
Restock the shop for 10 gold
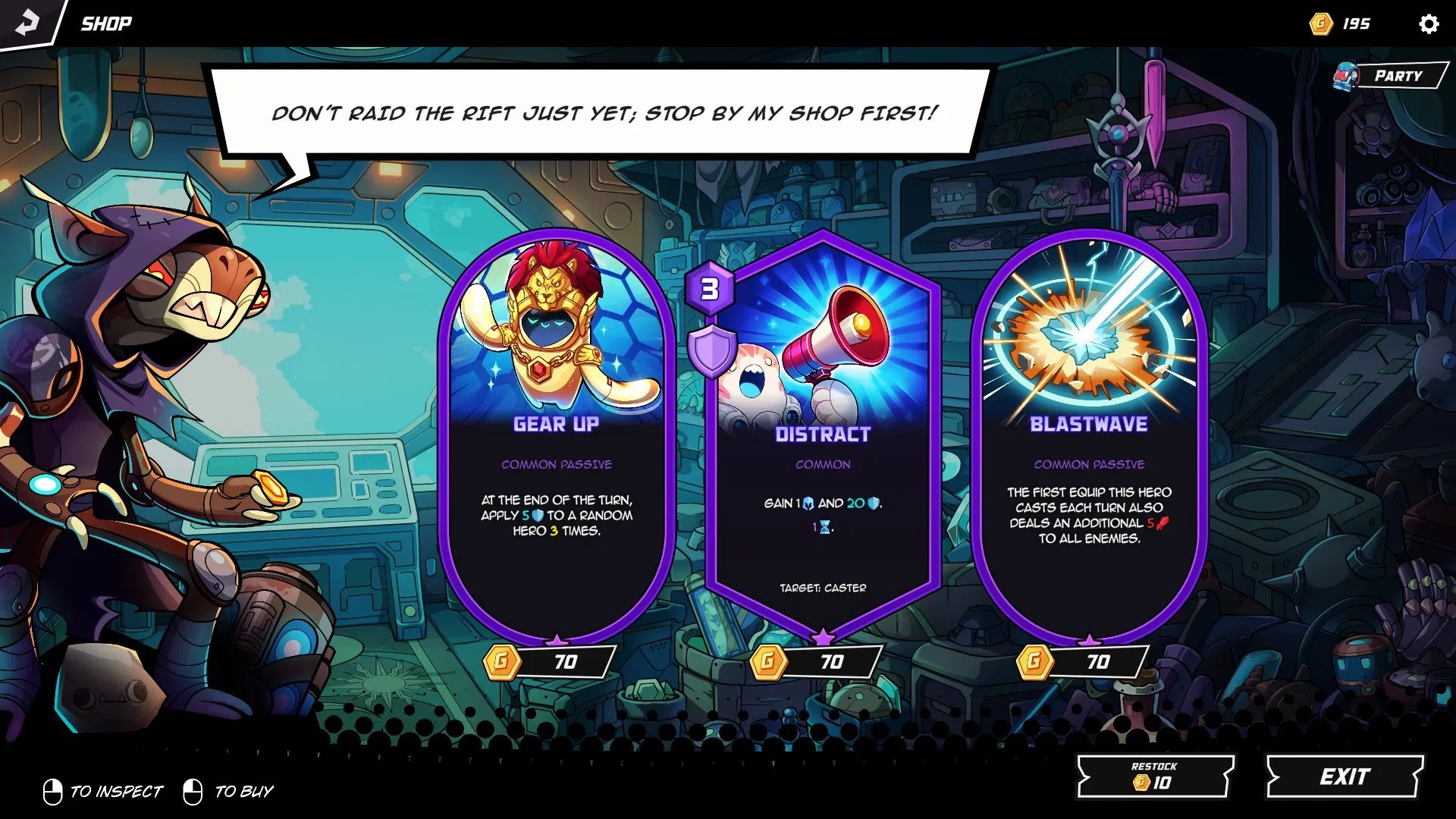tap(1154, 776)
